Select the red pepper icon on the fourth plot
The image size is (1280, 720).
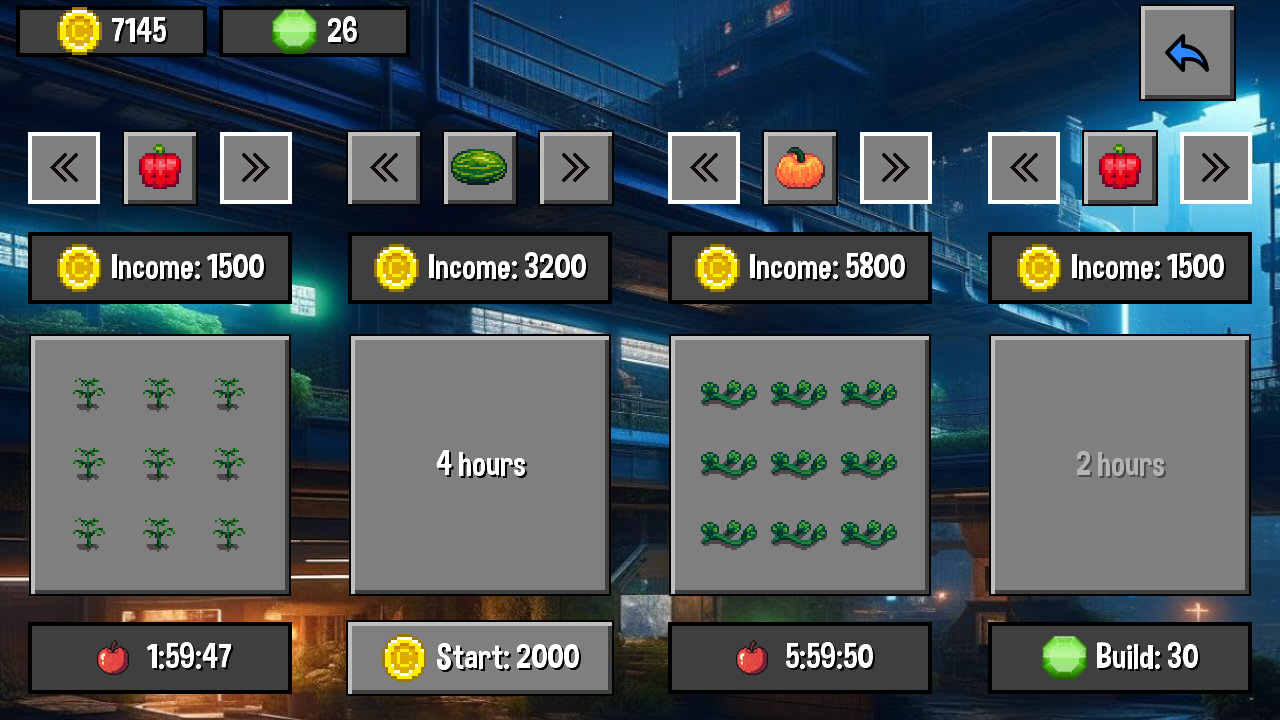pyautogui.click(x=1119, y=167)
